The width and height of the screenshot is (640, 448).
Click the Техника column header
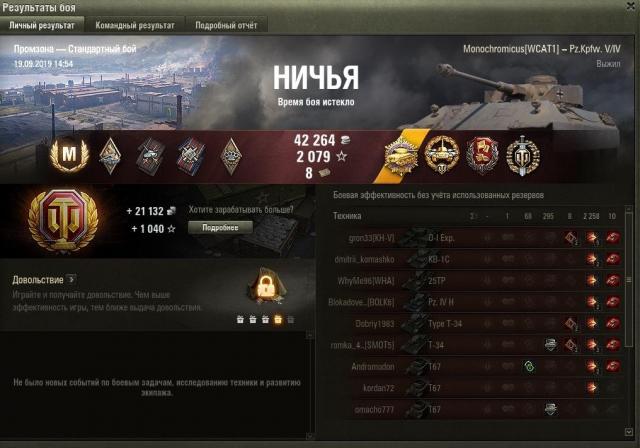coord(347,215)
